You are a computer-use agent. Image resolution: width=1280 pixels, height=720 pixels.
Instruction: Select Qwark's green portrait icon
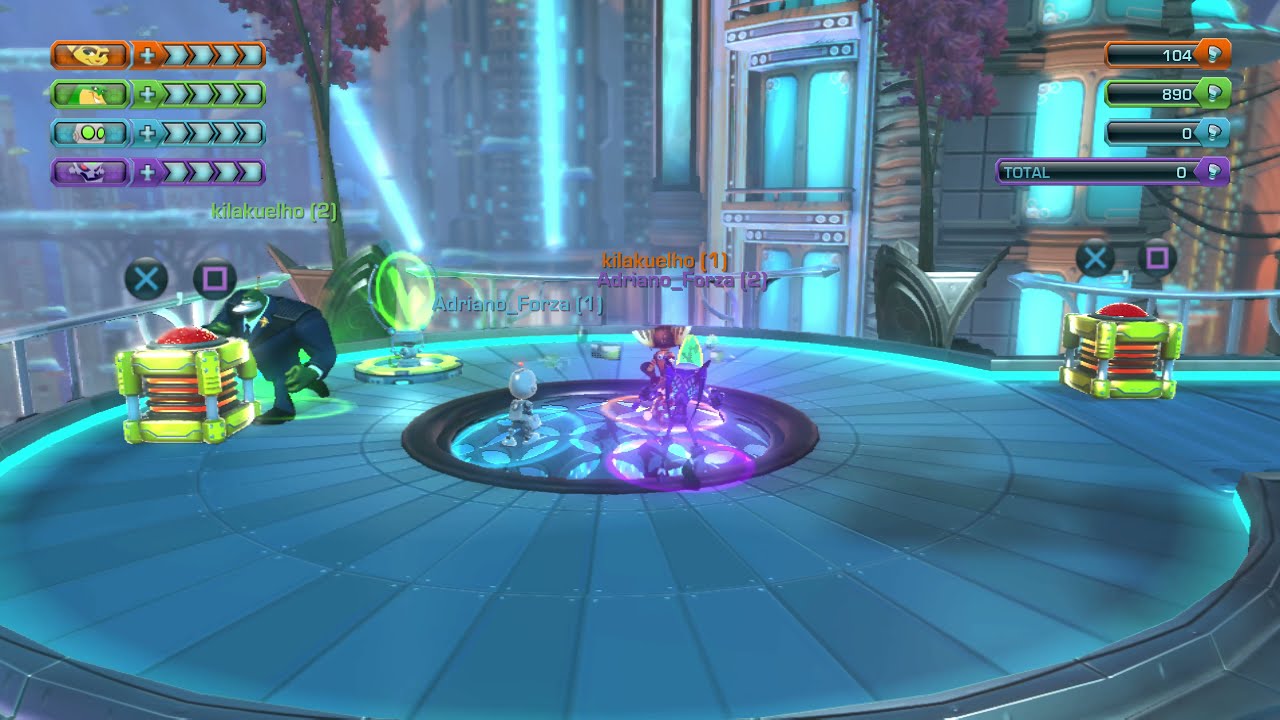click(92, 94)
